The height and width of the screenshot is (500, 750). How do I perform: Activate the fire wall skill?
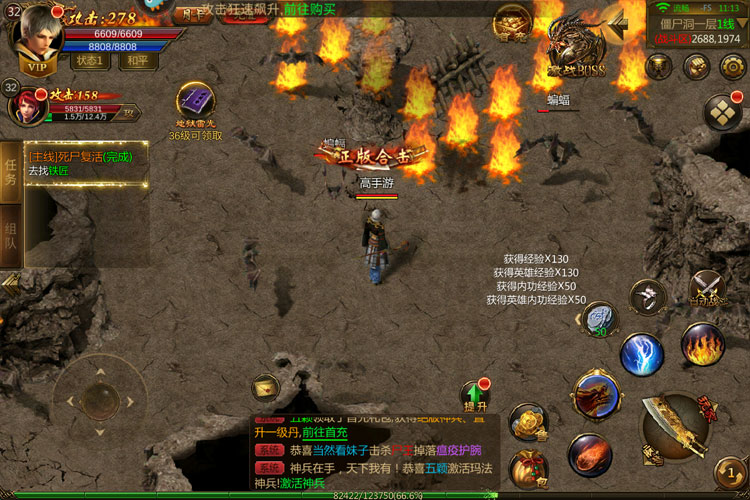[702, 344]
